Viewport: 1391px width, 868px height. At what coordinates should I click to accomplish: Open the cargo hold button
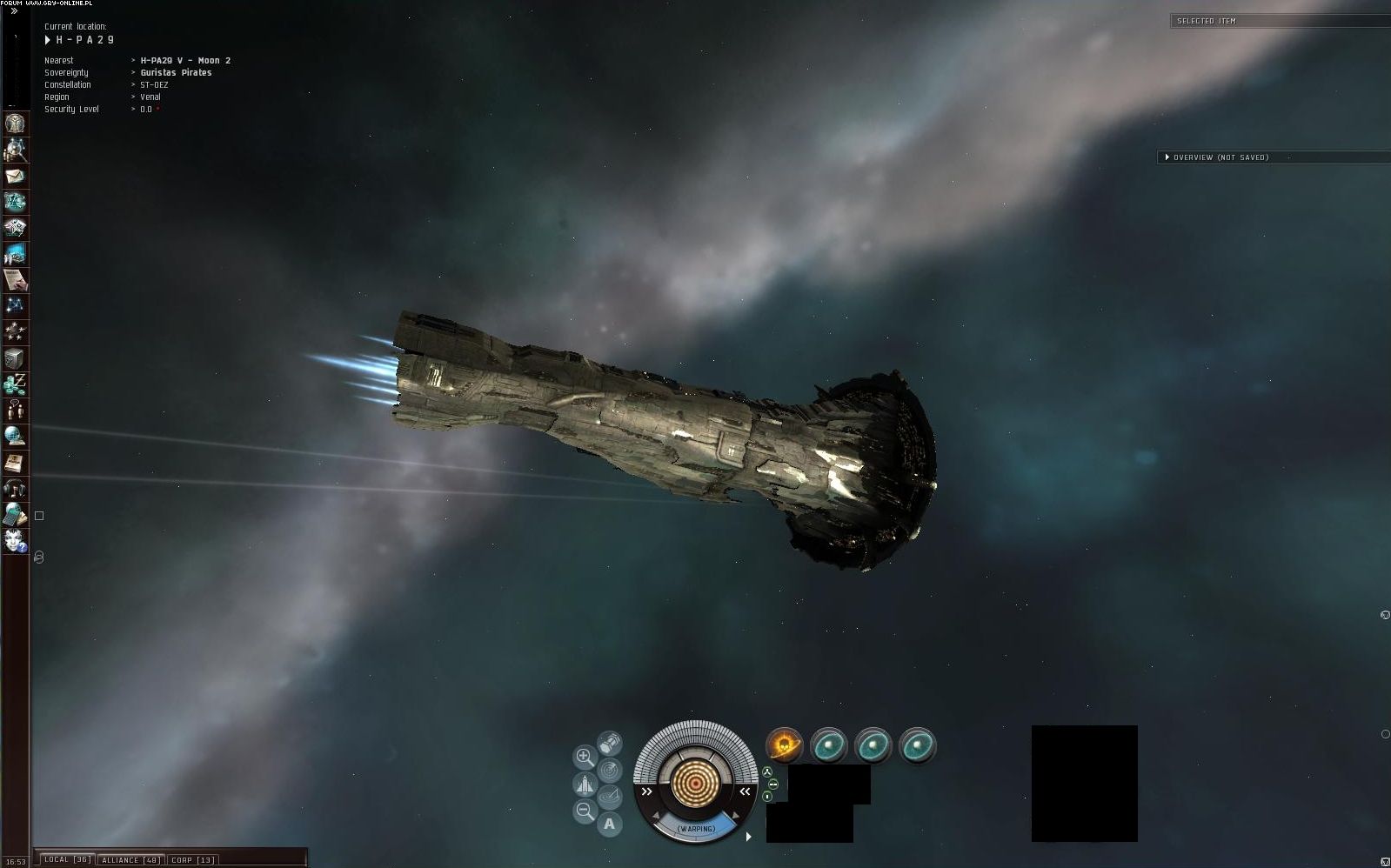tap(609, 744)
